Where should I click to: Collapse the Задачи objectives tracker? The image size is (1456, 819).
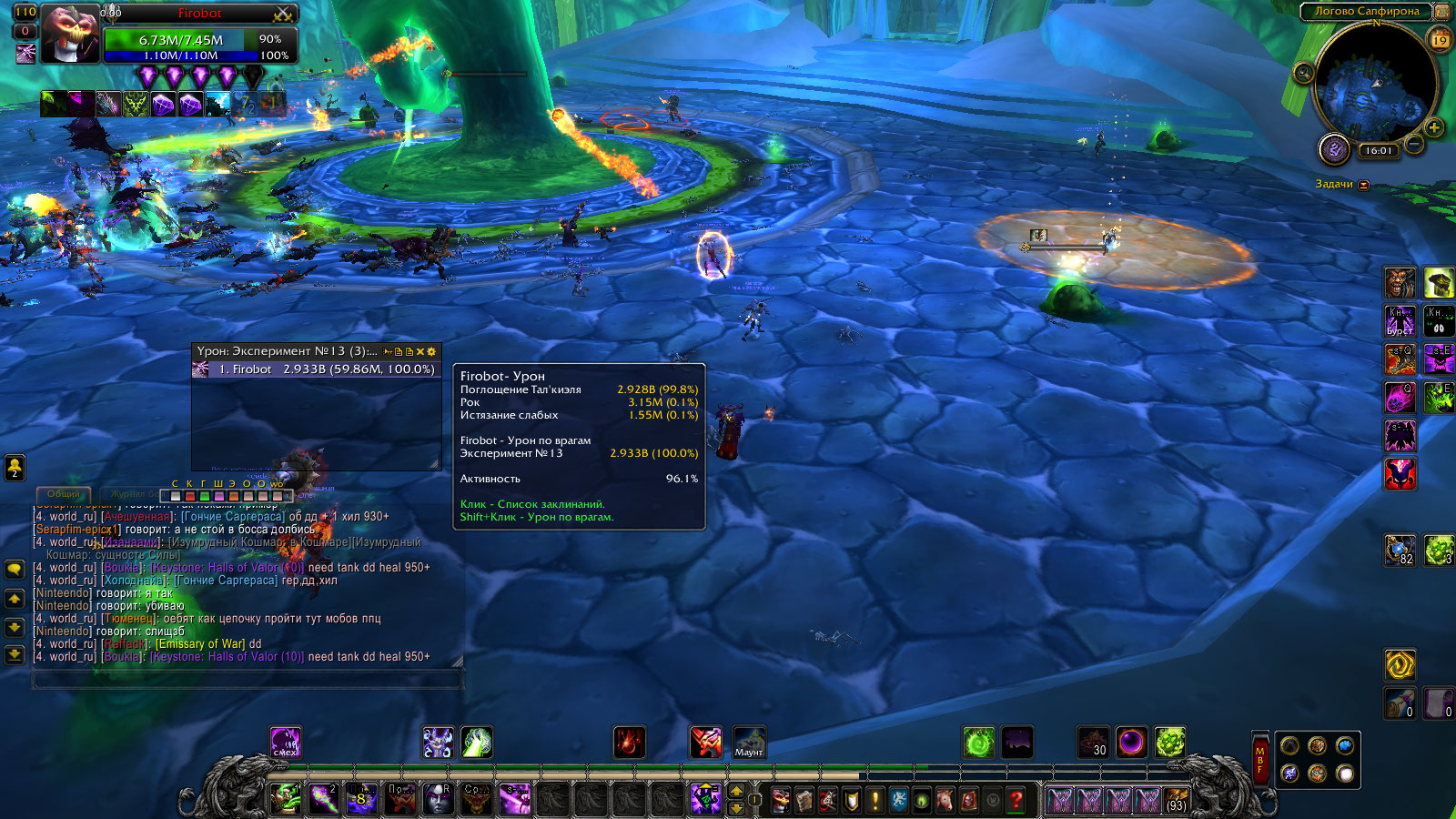pos(1363,185)
